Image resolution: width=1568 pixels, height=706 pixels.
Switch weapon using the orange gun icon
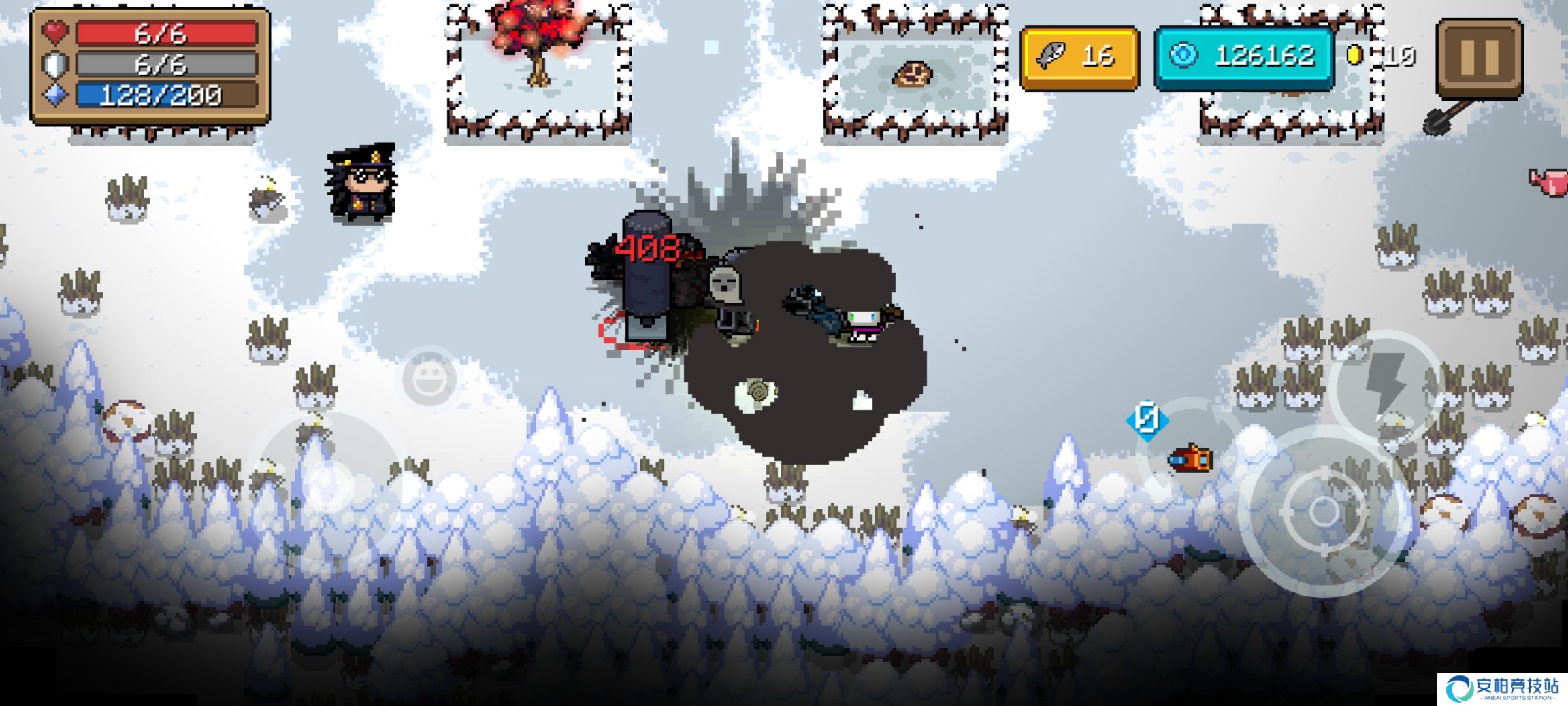1190,458
